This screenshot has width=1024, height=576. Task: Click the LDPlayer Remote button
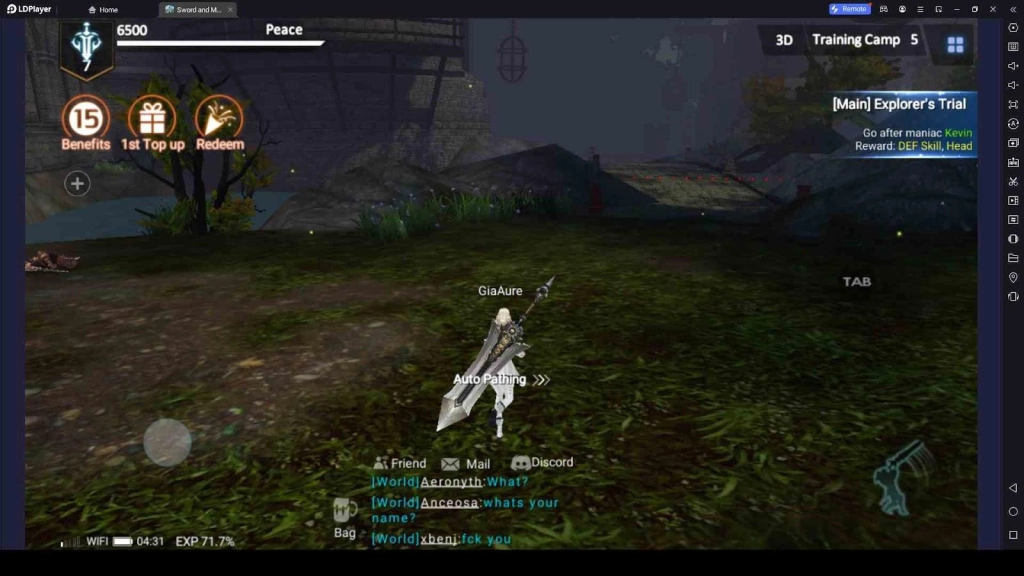point(849,9)
